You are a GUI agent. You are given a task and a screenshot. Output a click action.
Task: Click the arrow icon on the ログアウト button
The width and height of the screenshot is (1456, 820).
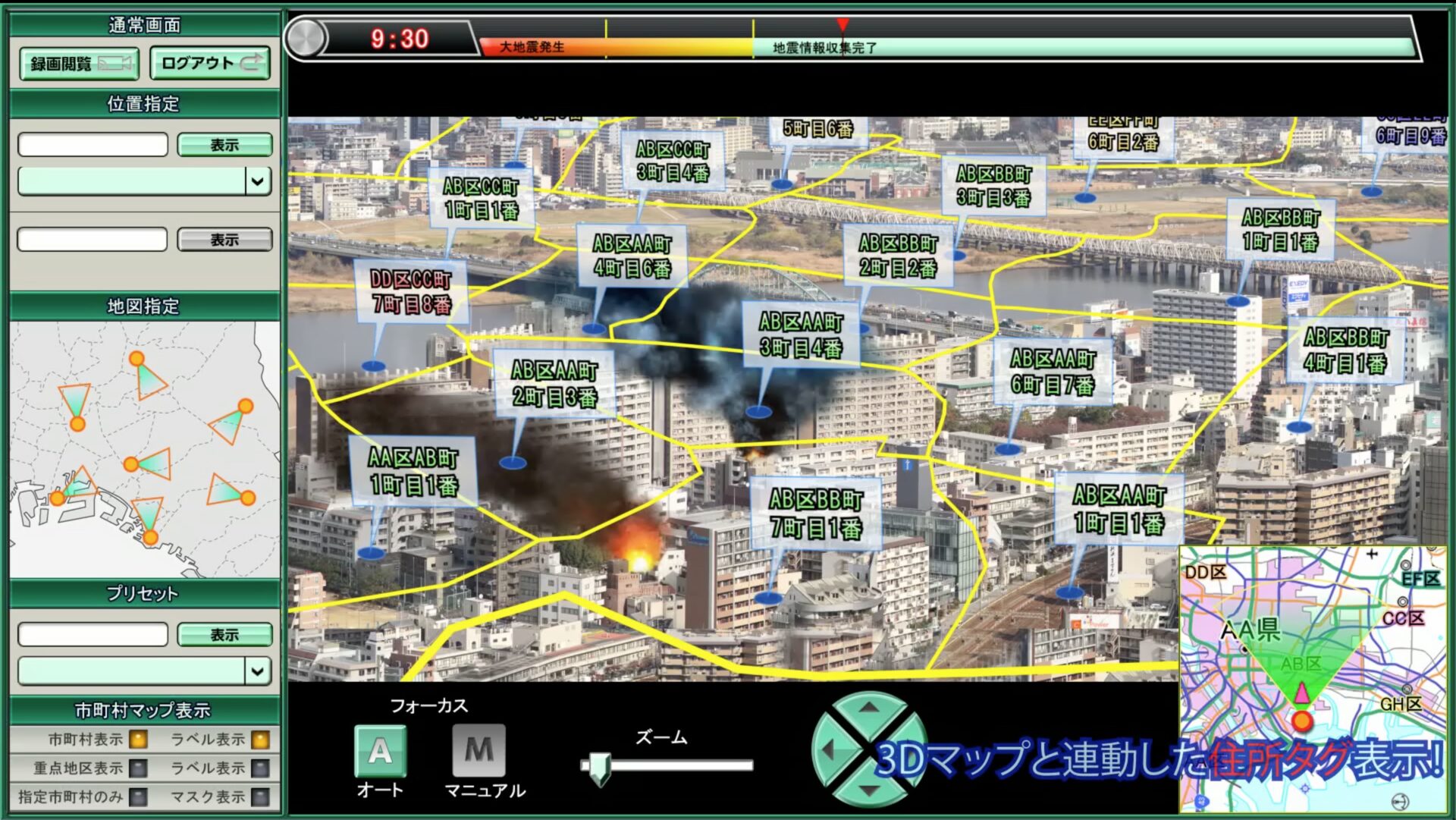click(x=255, y=64)
